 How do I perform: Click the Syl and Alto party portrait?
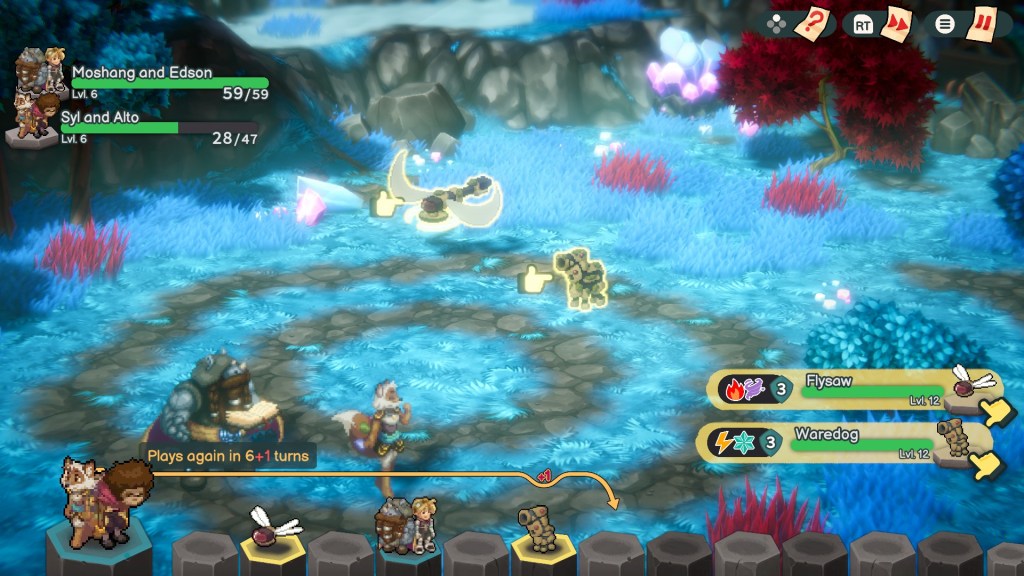(32, 117)
